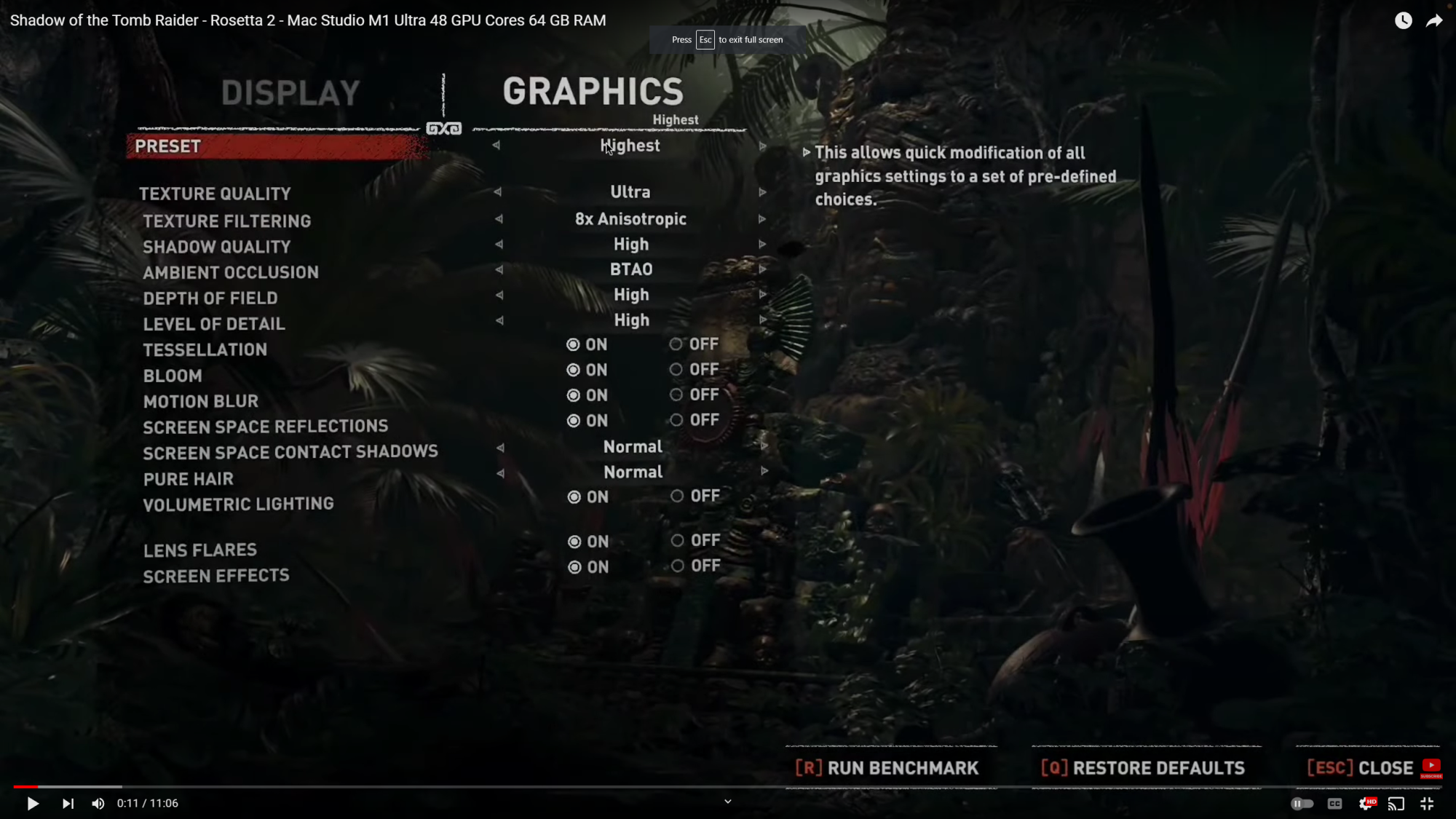
Task: Click the right arrow for Preset
Action: click(762, 146)
